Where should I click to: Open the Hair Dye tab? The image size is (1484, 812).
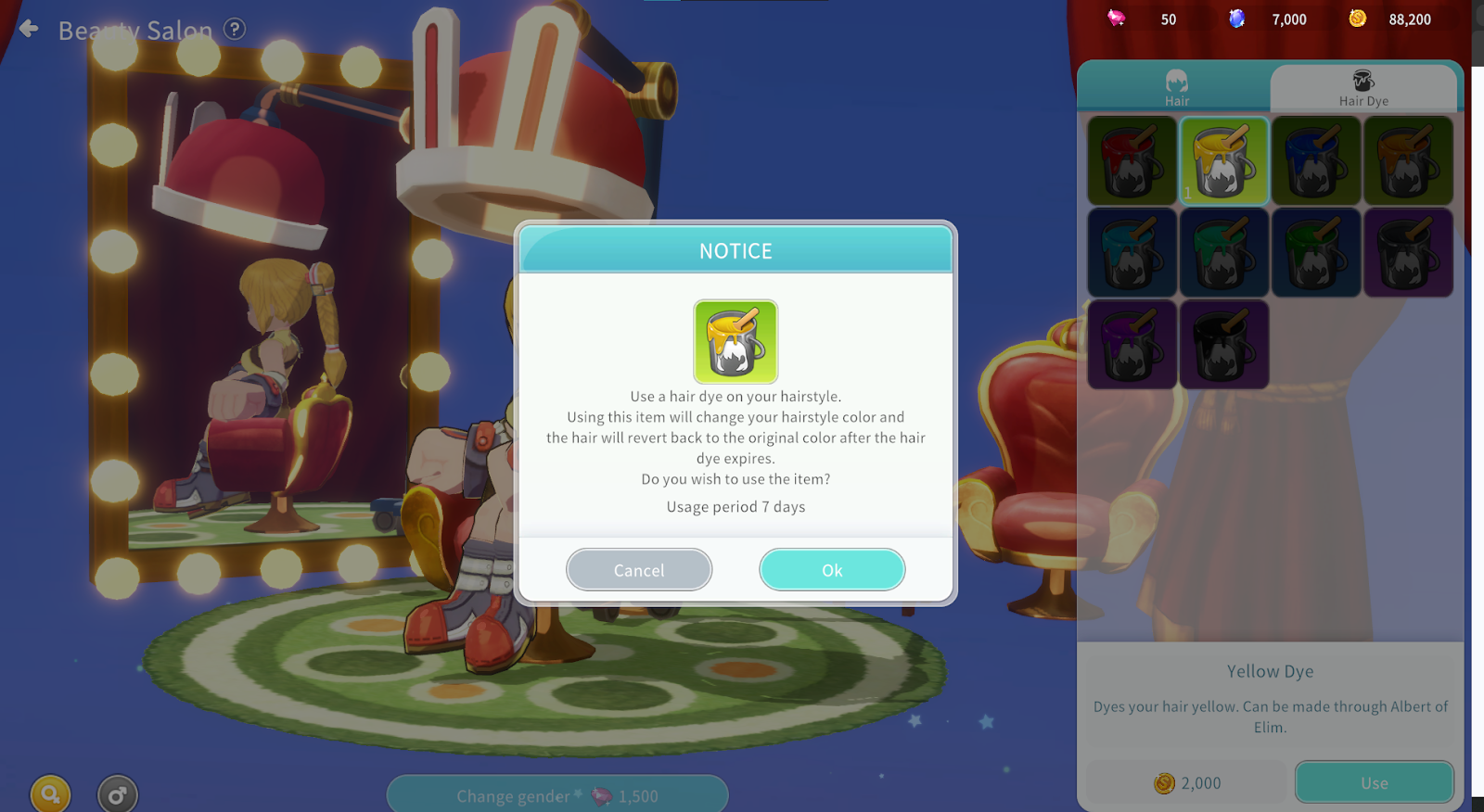(1363, 88)
